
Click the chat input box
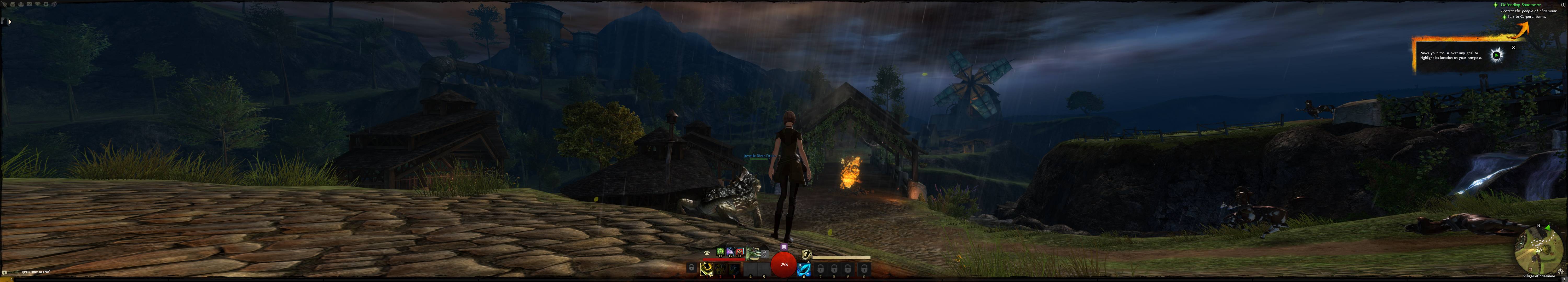tap(37, 272)
